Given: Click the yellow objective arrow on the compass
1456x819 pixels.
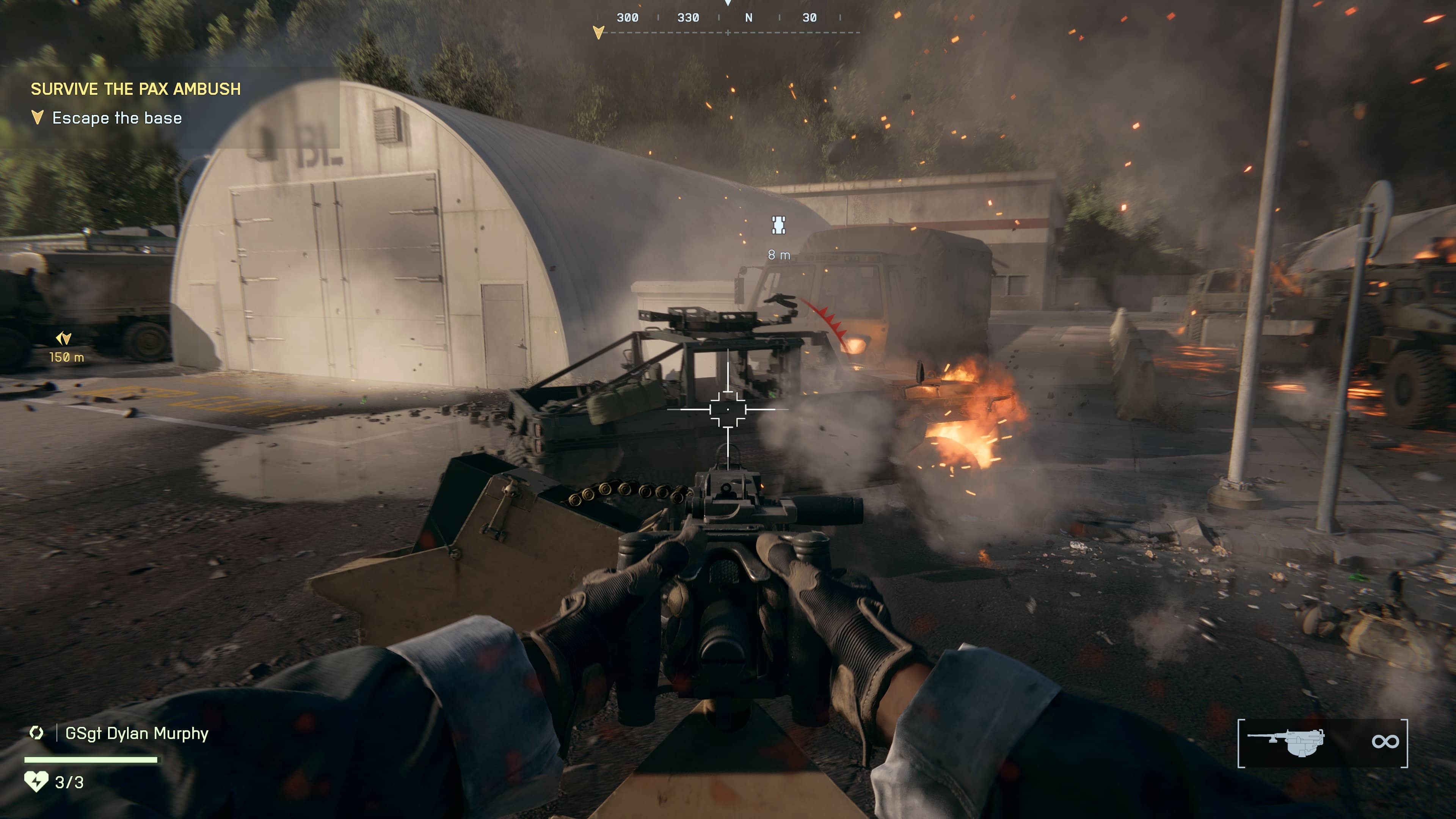Looking at the screenshot, I should (x=598, y=32).
